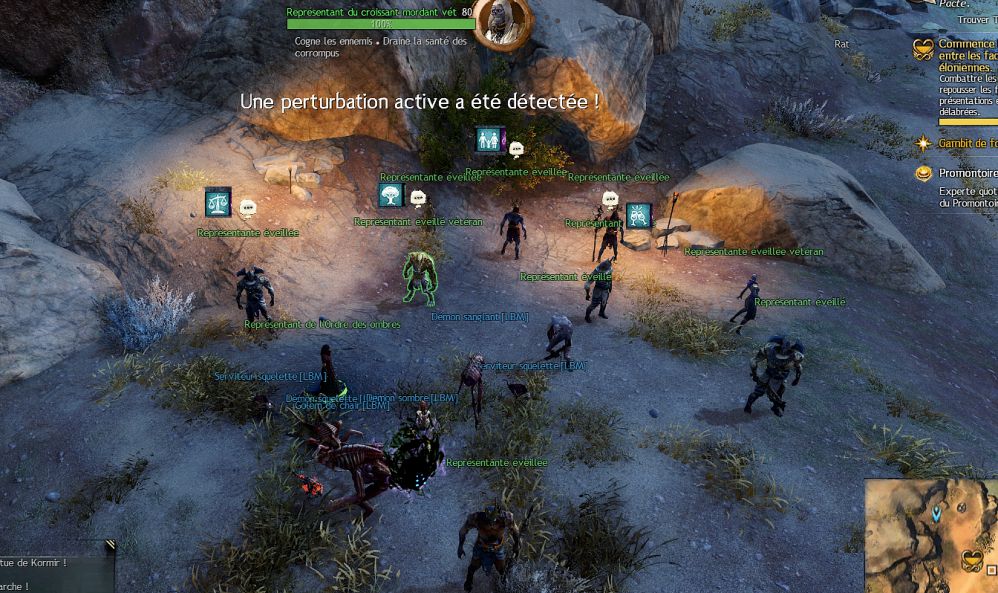Open the golden heart event in the objective tracker
This screenshot has height=593, width=998.
[923, 50]
